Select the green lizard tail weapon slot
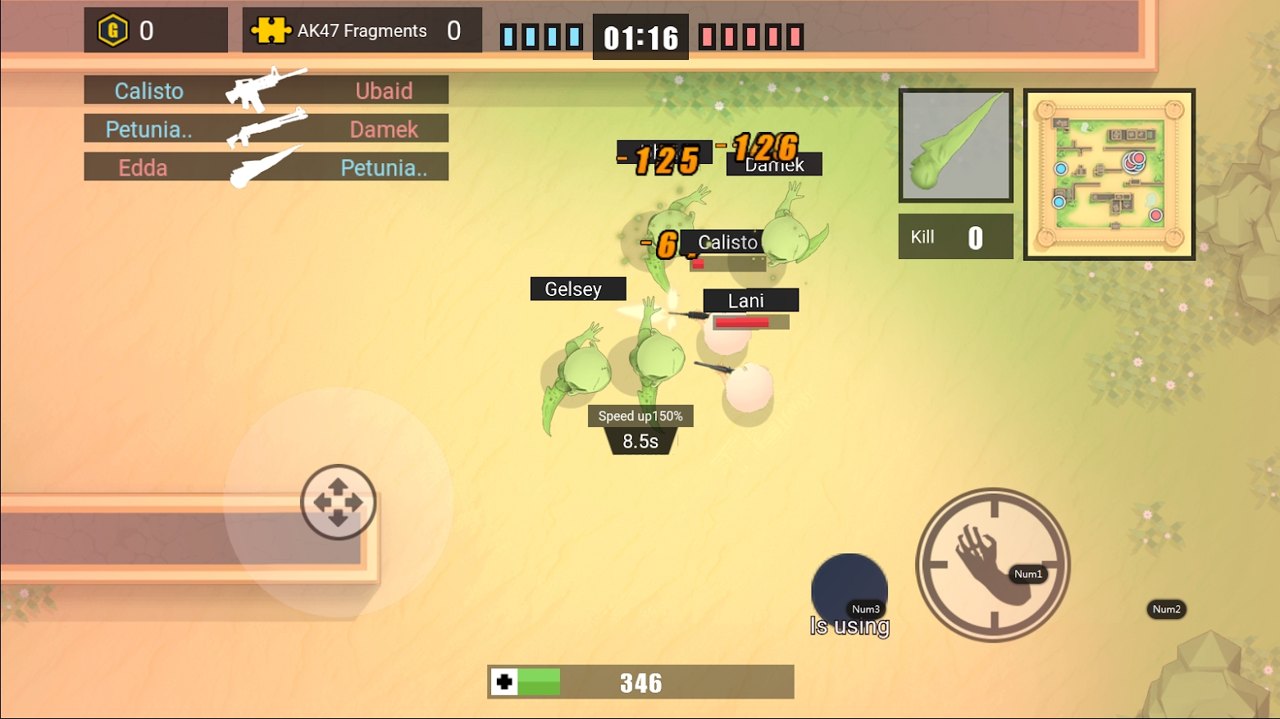 (x=956, y=145)
